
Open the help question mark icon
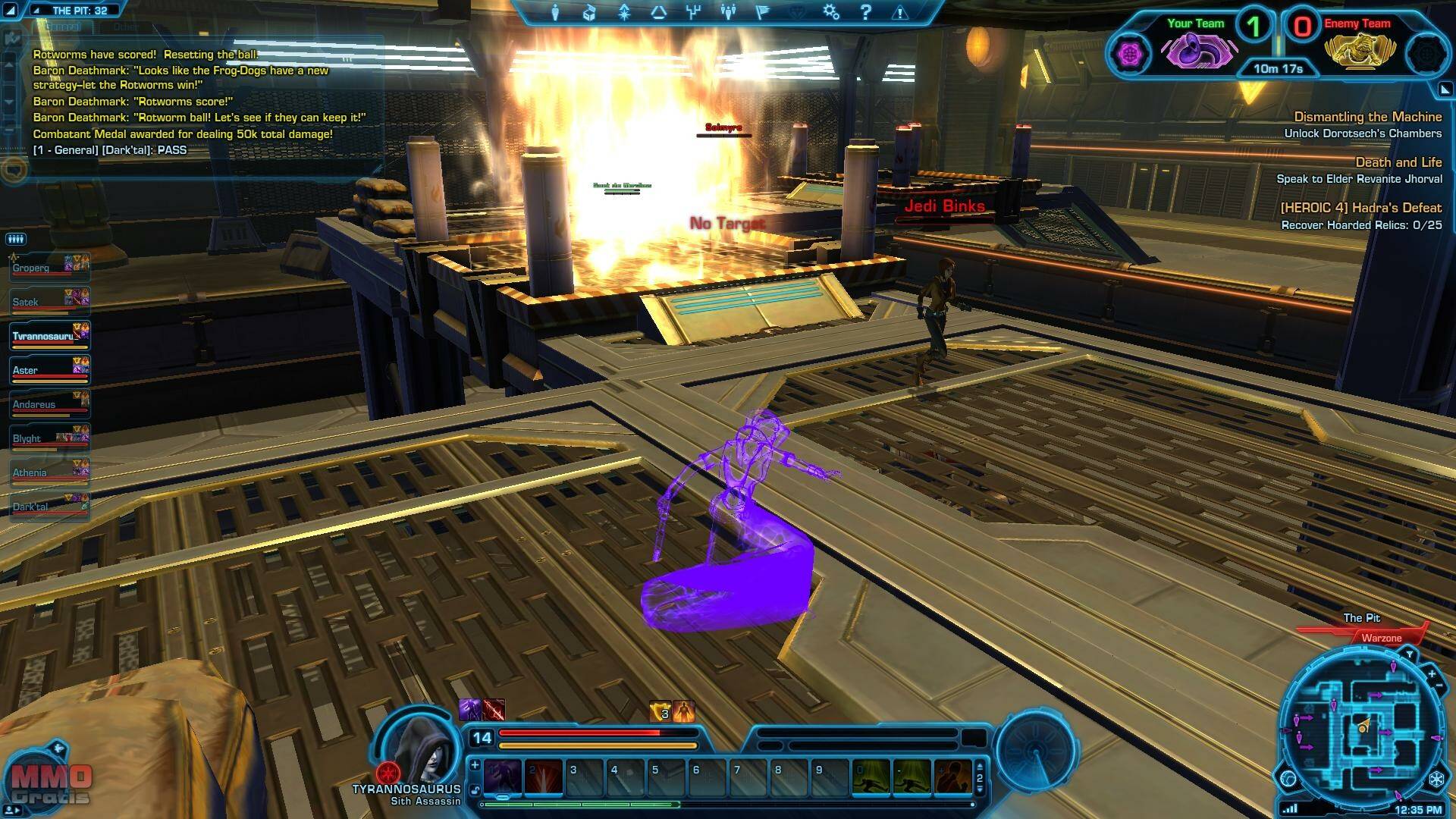(x=865, y=12)
